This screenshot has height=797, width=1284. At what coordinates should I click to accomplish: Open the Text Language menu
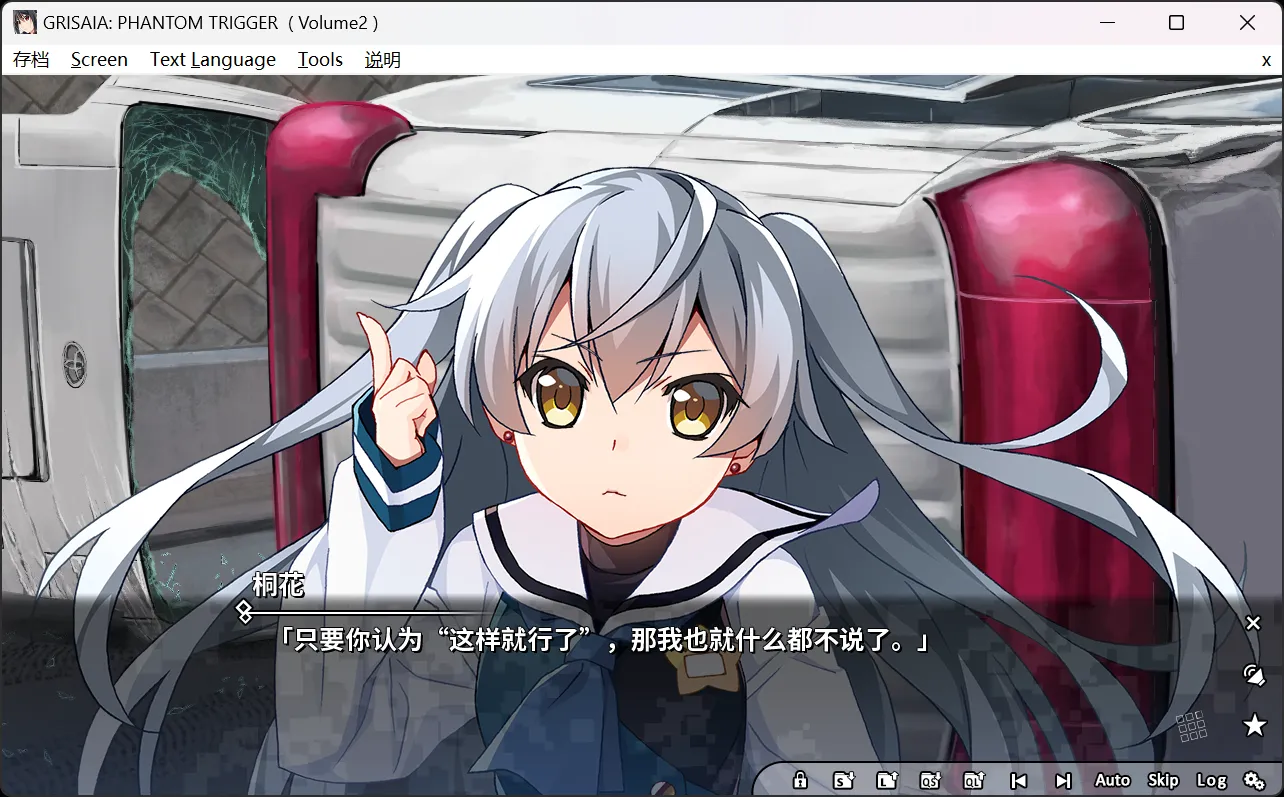click(212, 59)
